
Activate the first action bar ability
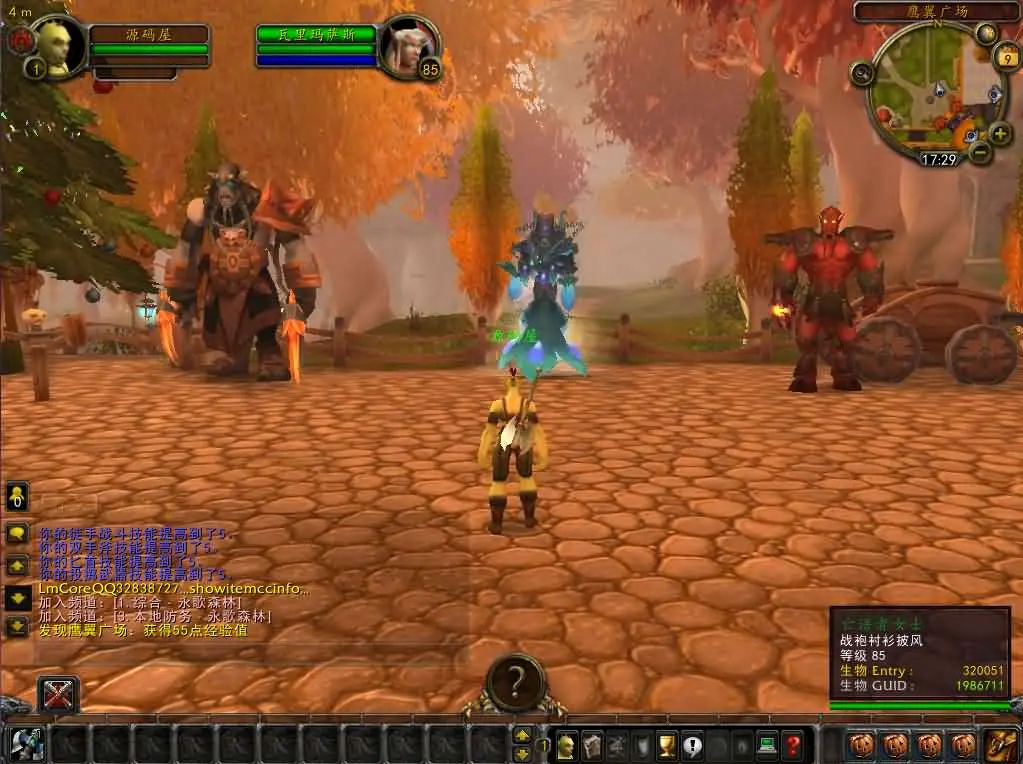click(27, 744)
